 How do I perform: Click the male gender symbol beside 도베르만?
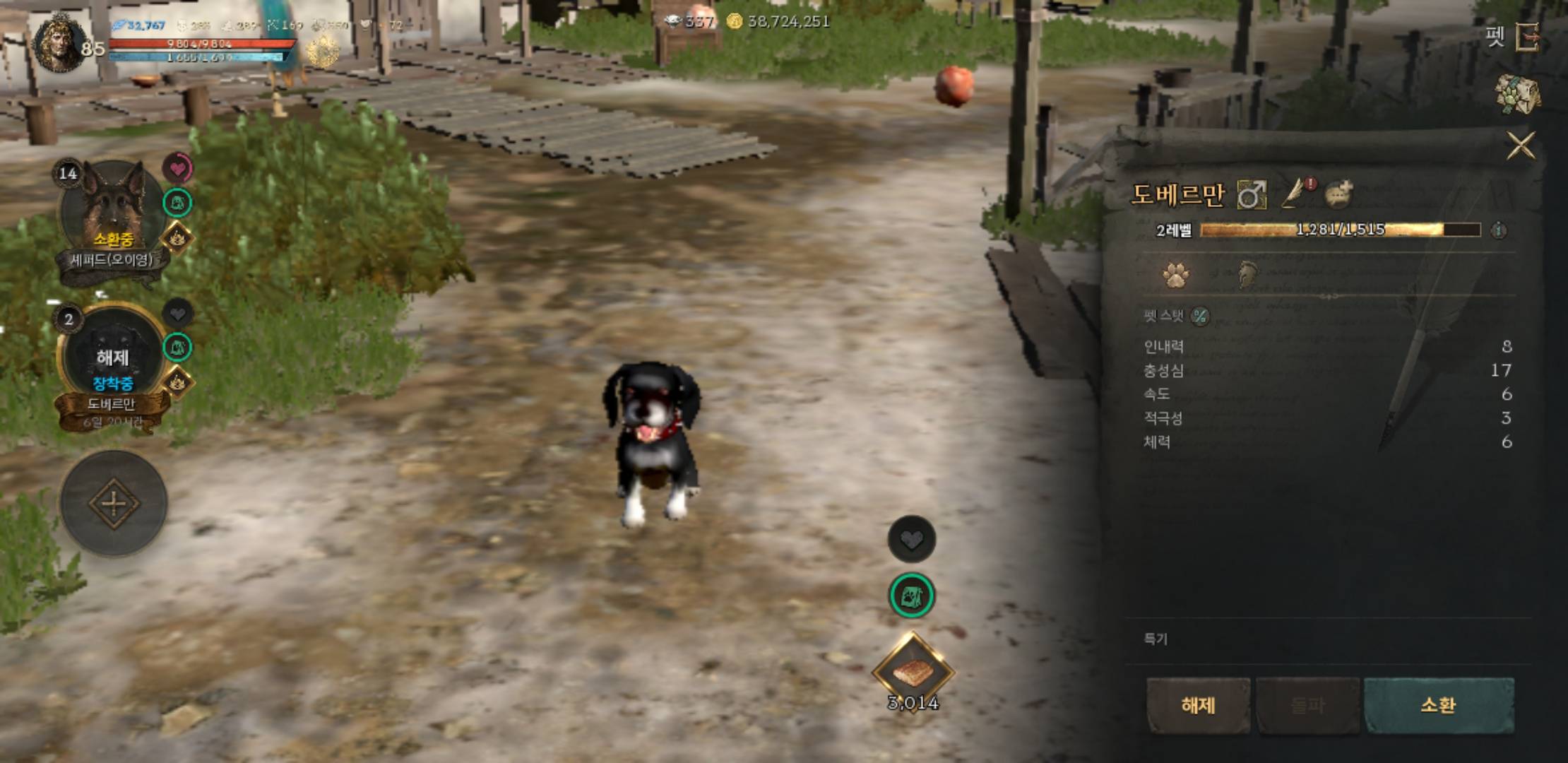point(1252,196)
